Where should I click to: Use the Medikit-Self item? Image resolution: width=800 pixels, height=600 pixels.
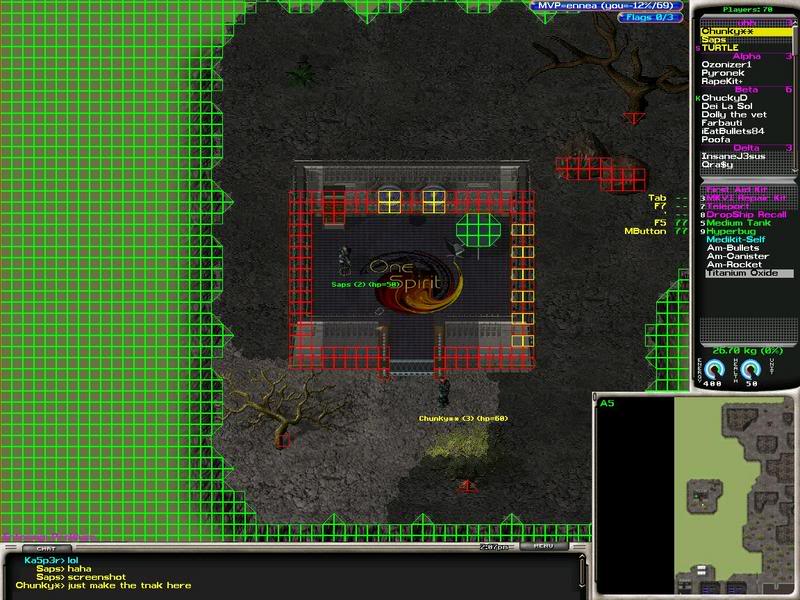coord(735,240)
